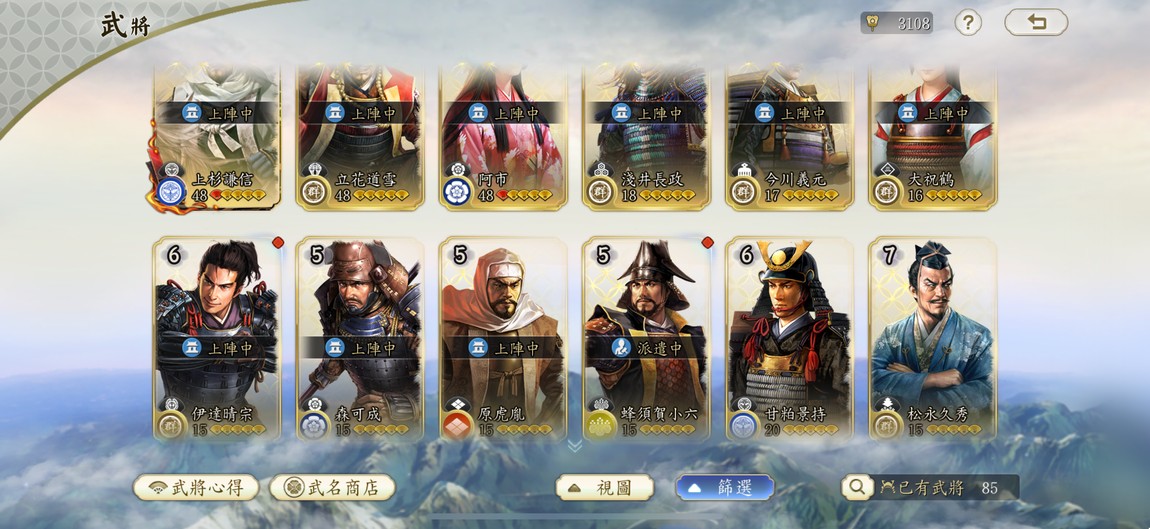The image size is (1150, 529).
Task: Open the 武名商店 shop
Action: tap(332, 487)
